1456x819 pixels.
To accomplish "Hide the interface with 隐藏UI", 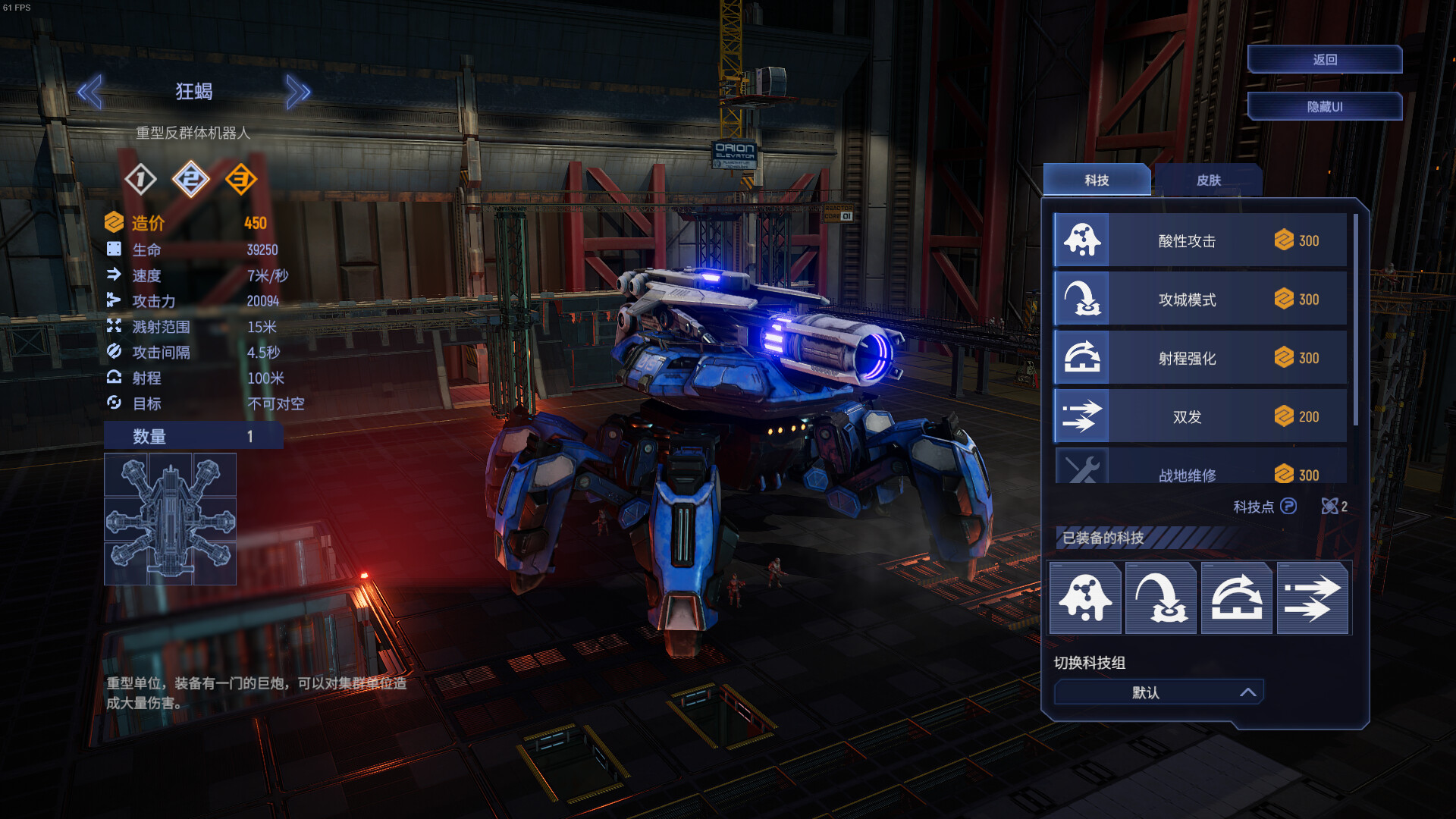I will (x=1324, y=107).
